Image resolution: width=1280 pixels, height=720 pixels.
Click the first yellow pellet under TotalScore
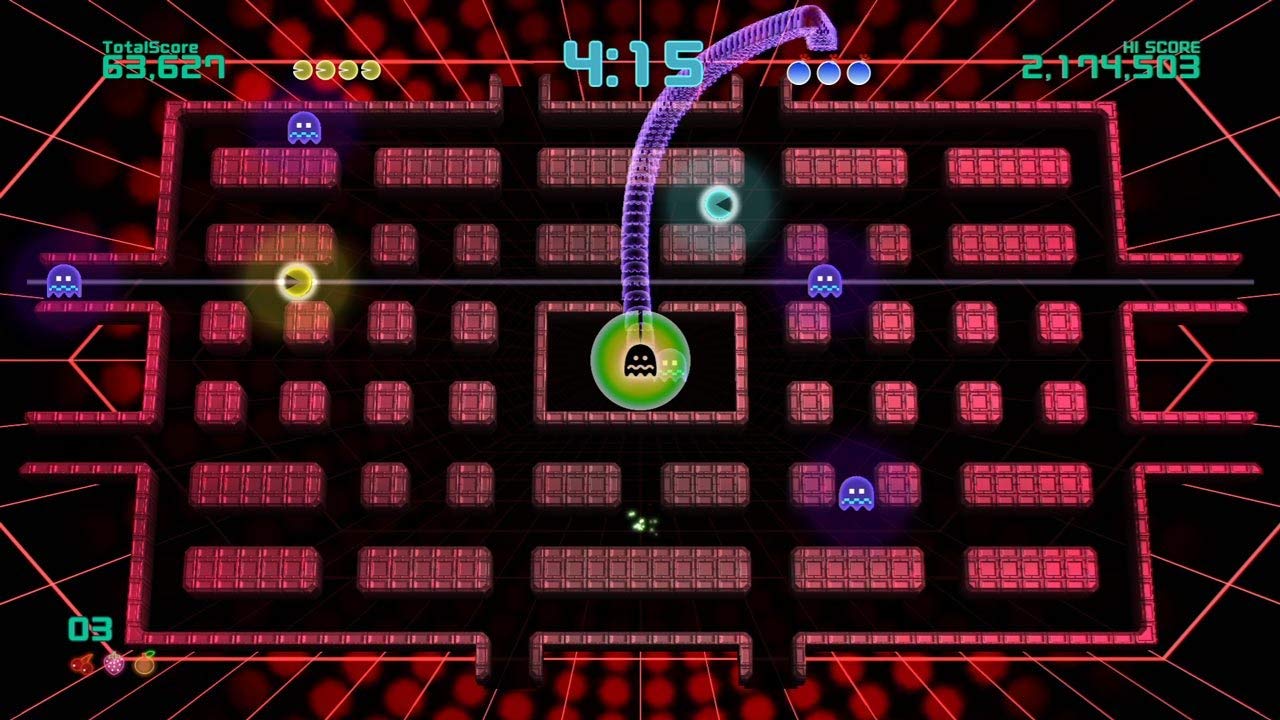pyautogui.click(x=302, y=70)
